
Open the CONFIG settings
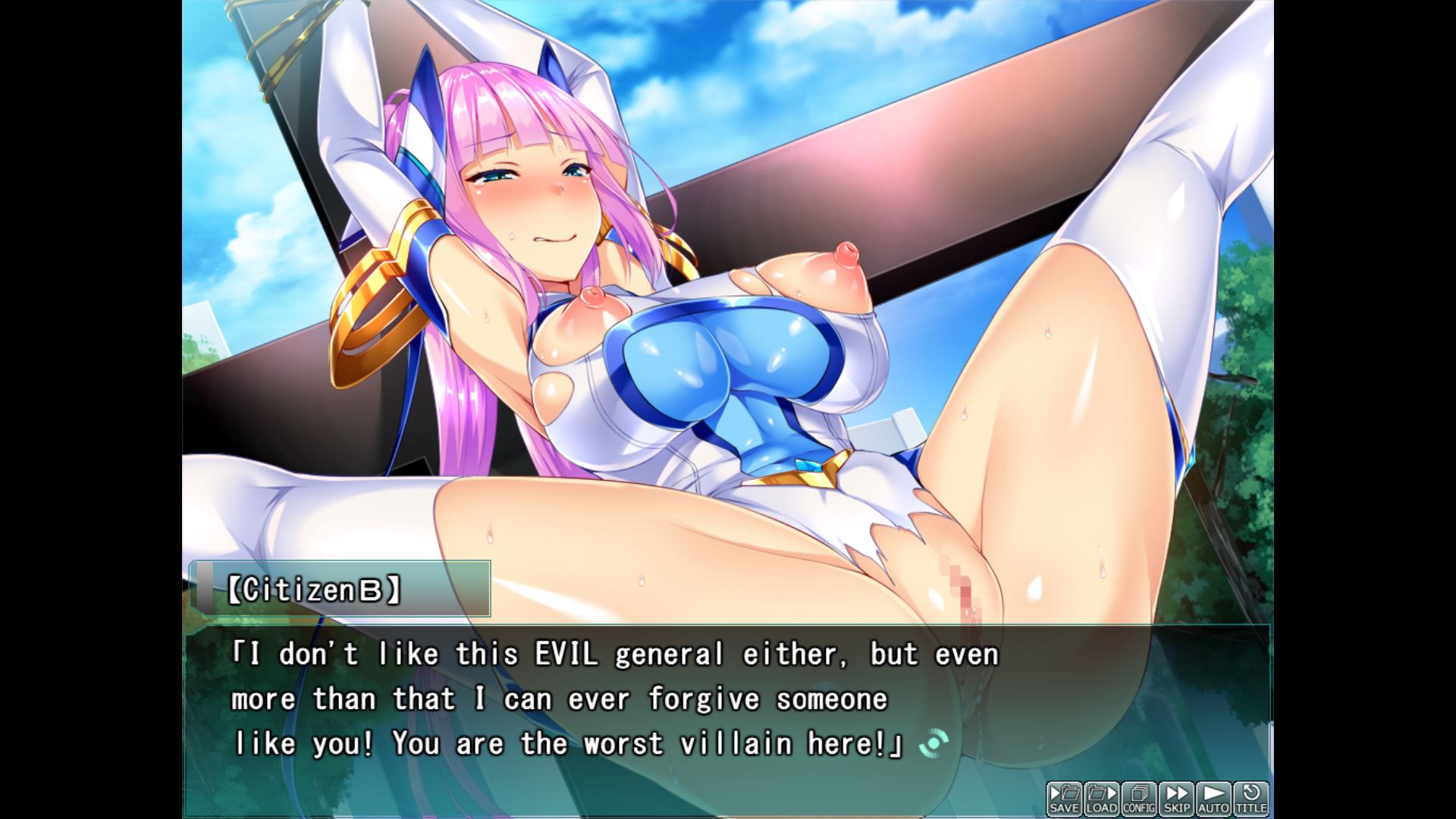[x=1138, y=799]
